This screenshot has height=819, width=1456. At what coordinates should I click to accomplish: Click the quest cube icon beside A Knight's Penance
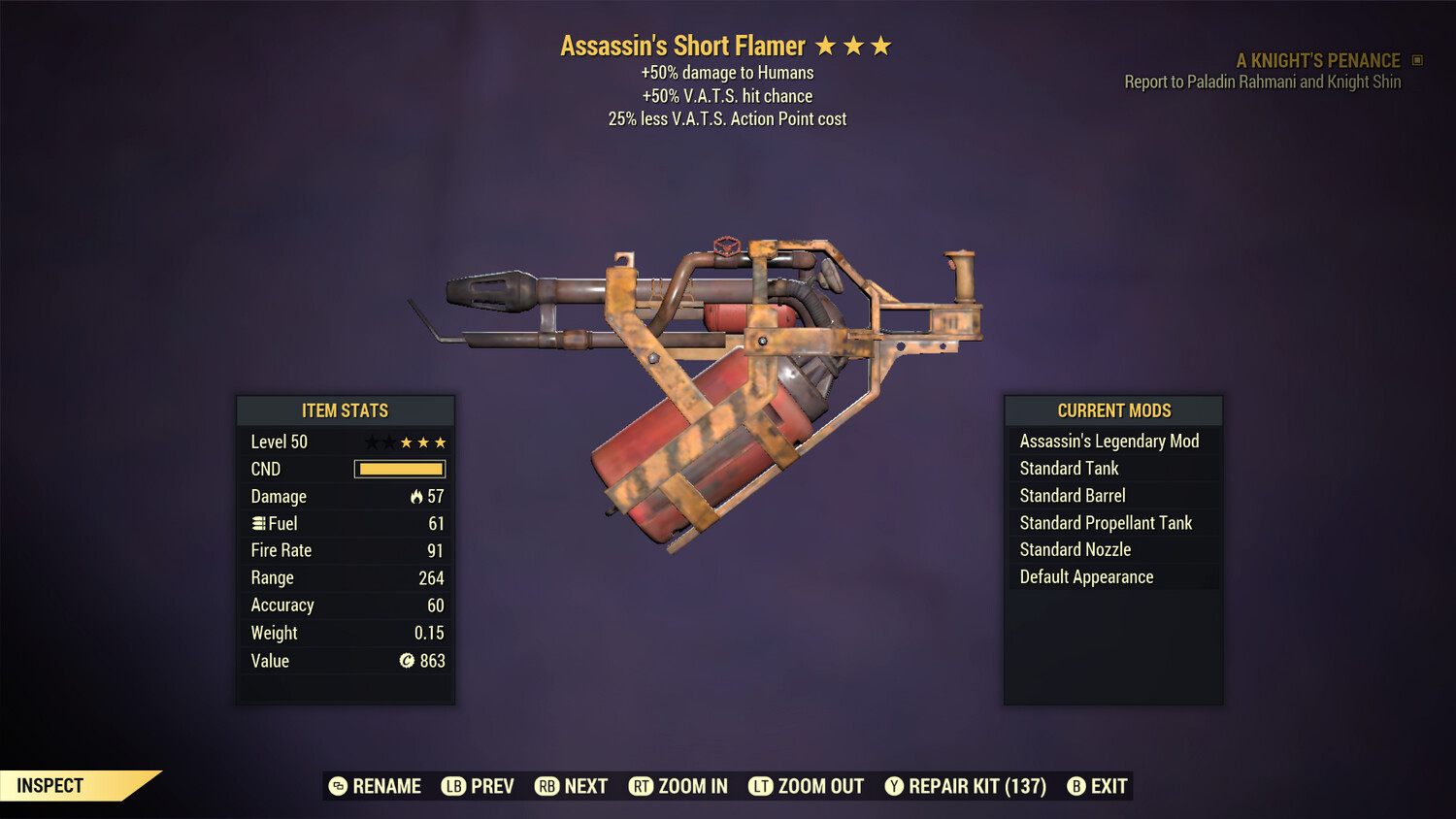1415,59
